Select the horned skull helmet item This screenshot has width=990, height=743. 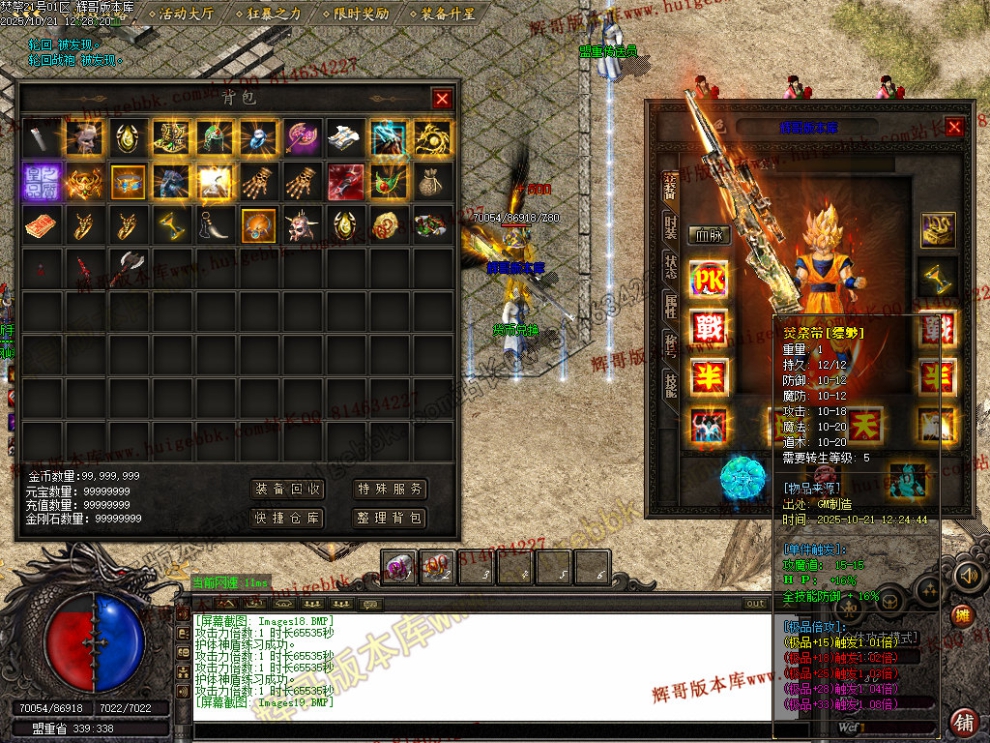click(302, 224)
